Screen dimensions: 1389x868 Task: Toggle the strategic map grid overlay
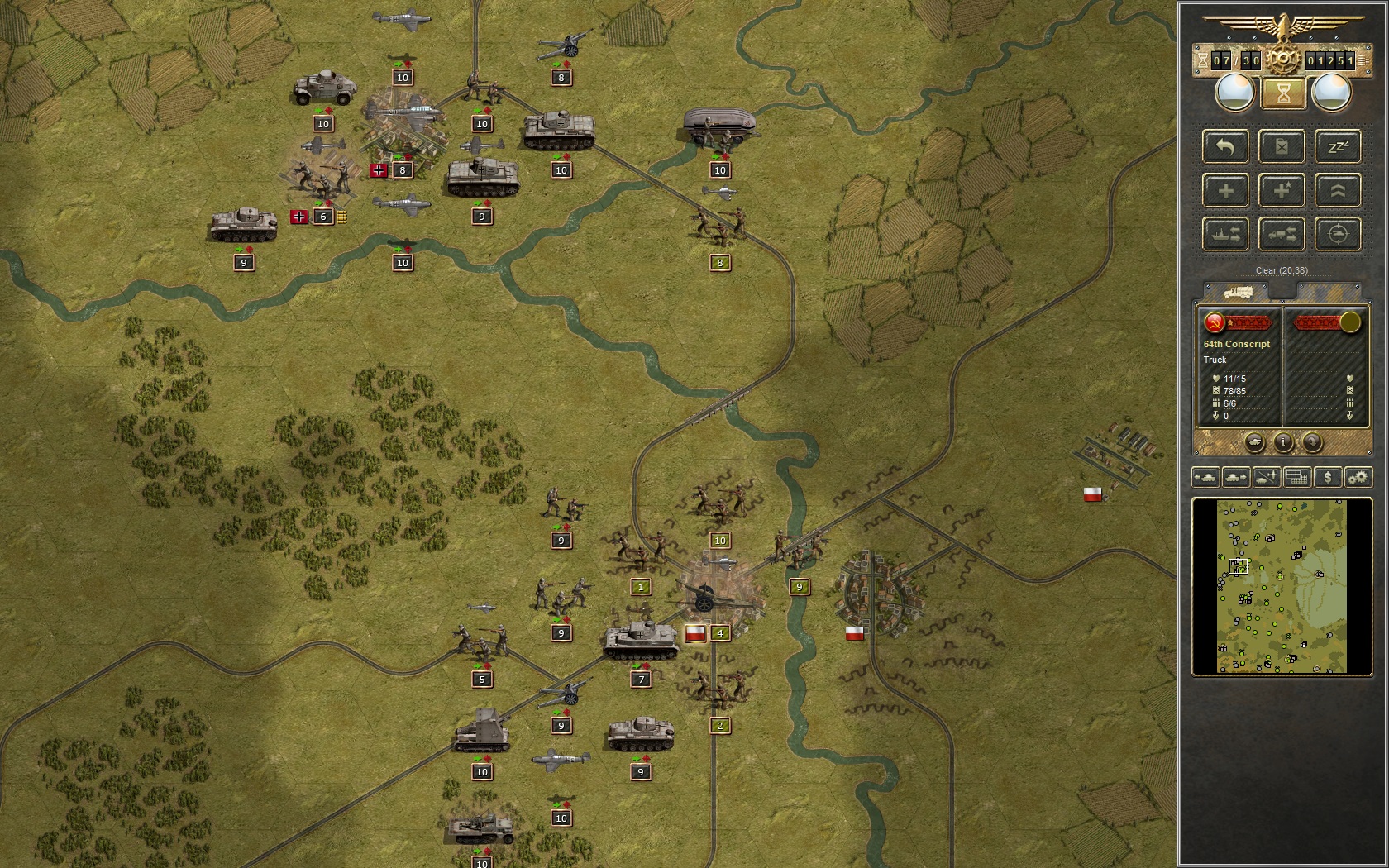point(1296,477)
